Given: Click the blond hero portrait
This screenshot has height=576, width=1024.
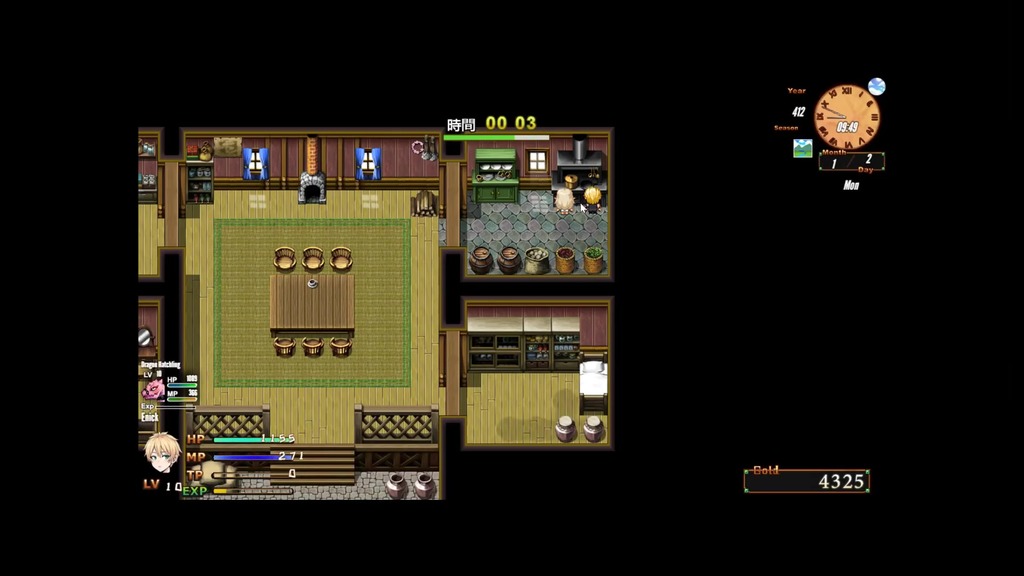Looking at the screenshot, I should pyautogui.click(x=161, y=453).
